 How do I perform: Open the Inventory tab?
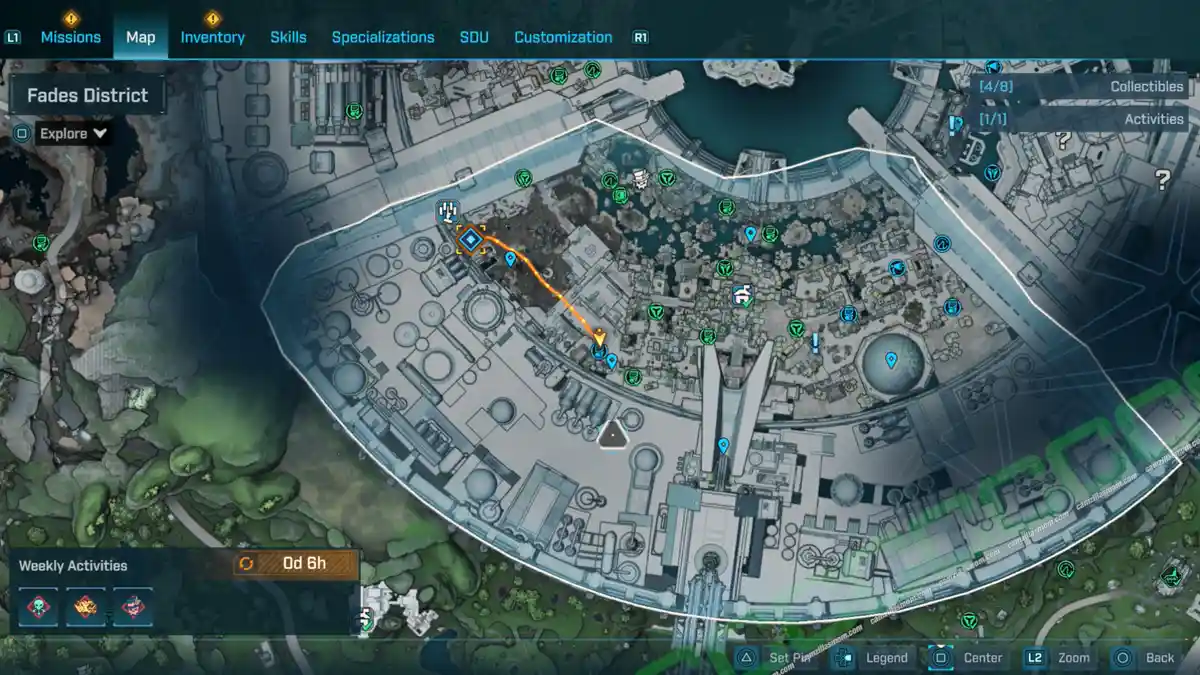click(212, 37)
